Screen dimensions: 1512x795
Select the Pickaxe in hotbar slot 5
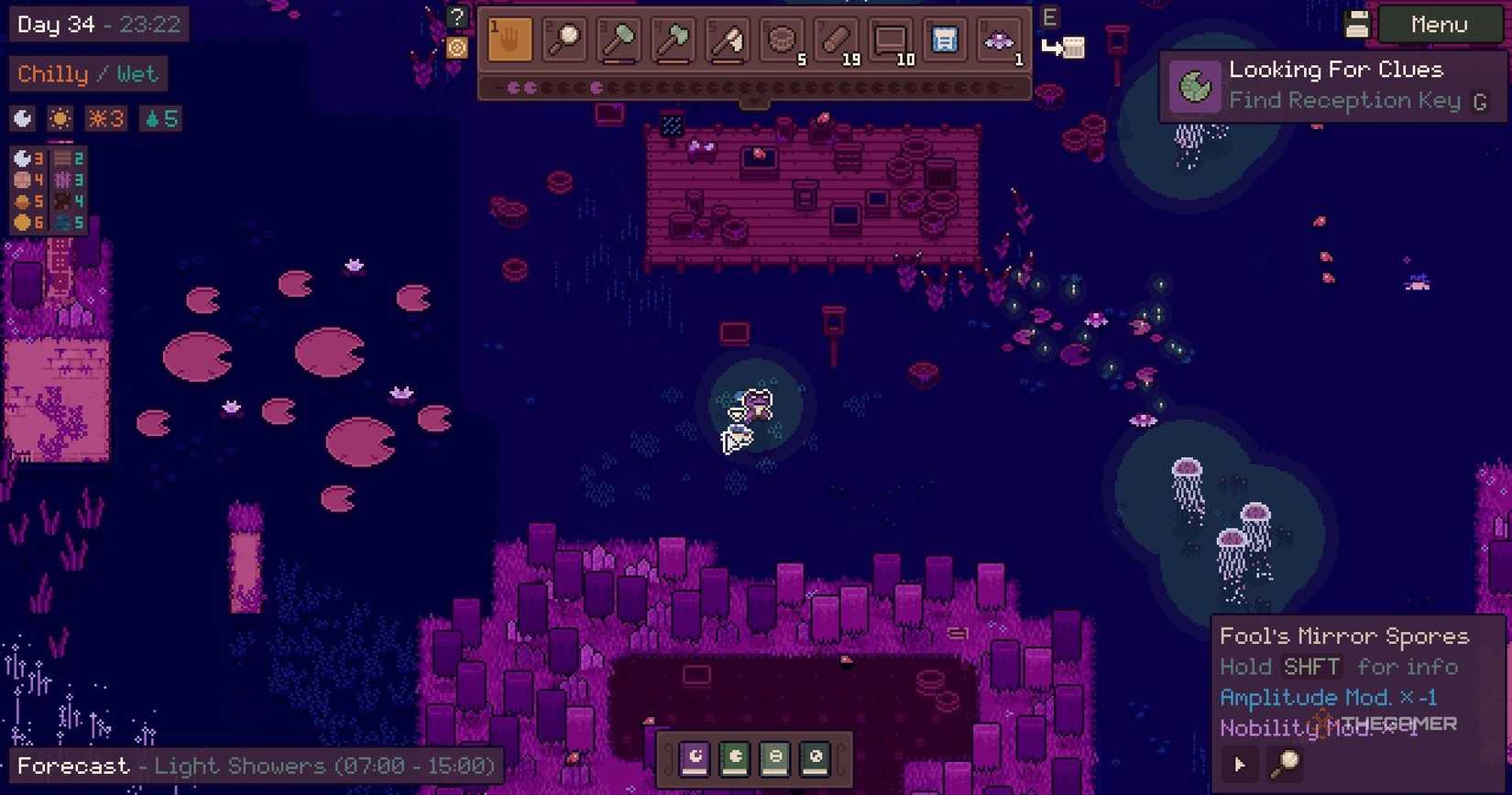point(727,41)
